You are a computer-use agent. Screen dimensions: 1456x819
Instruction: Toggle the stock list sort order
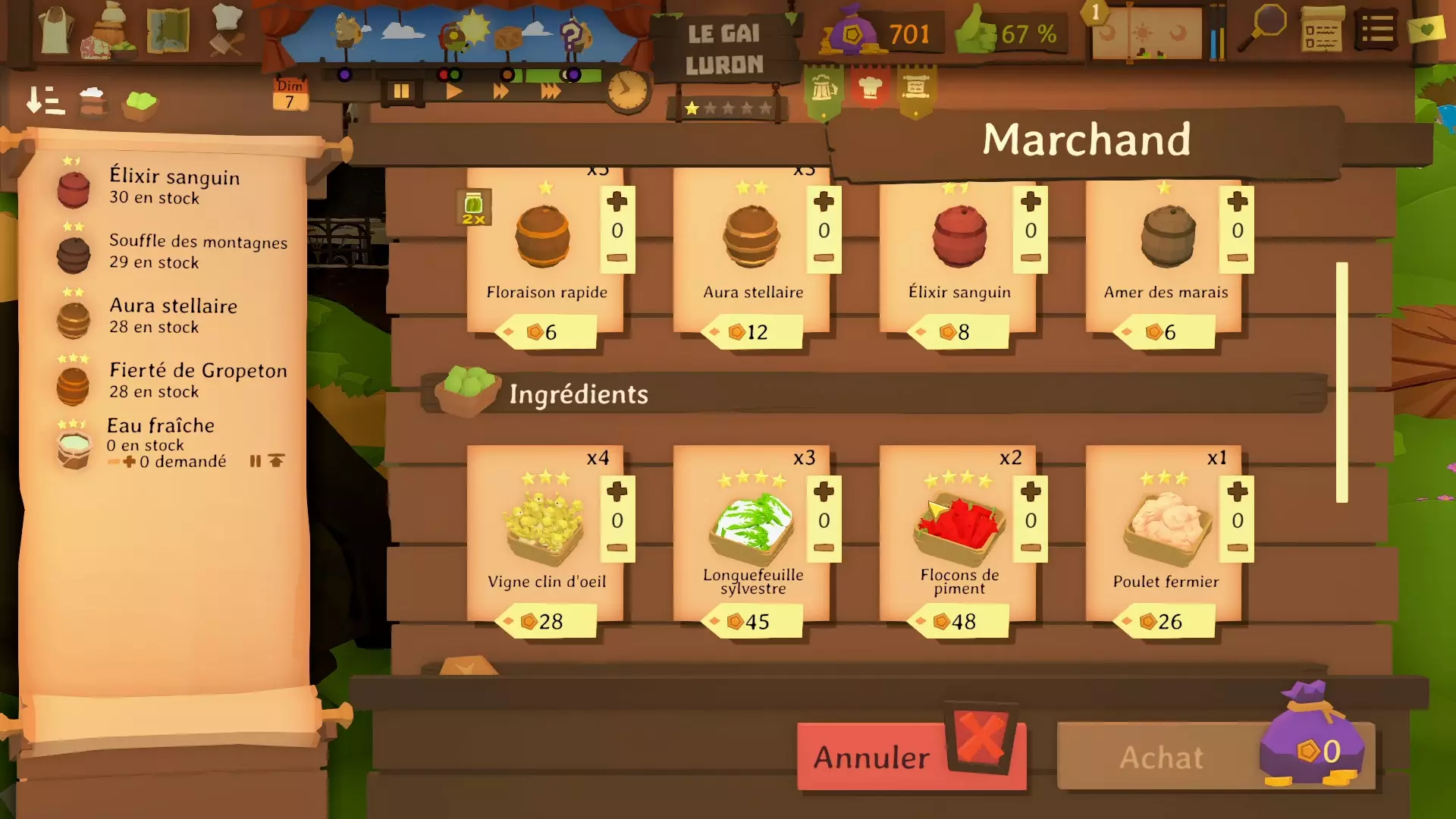click(x=45, y=101)
